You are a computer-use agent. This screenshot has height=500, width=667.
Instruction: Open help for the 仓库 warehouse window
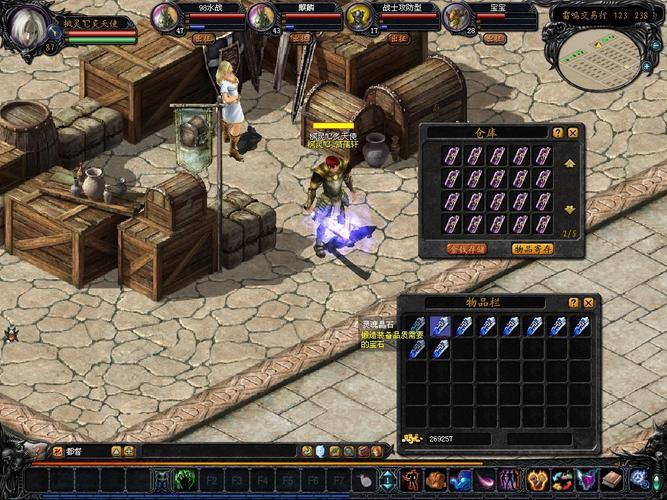558,132
